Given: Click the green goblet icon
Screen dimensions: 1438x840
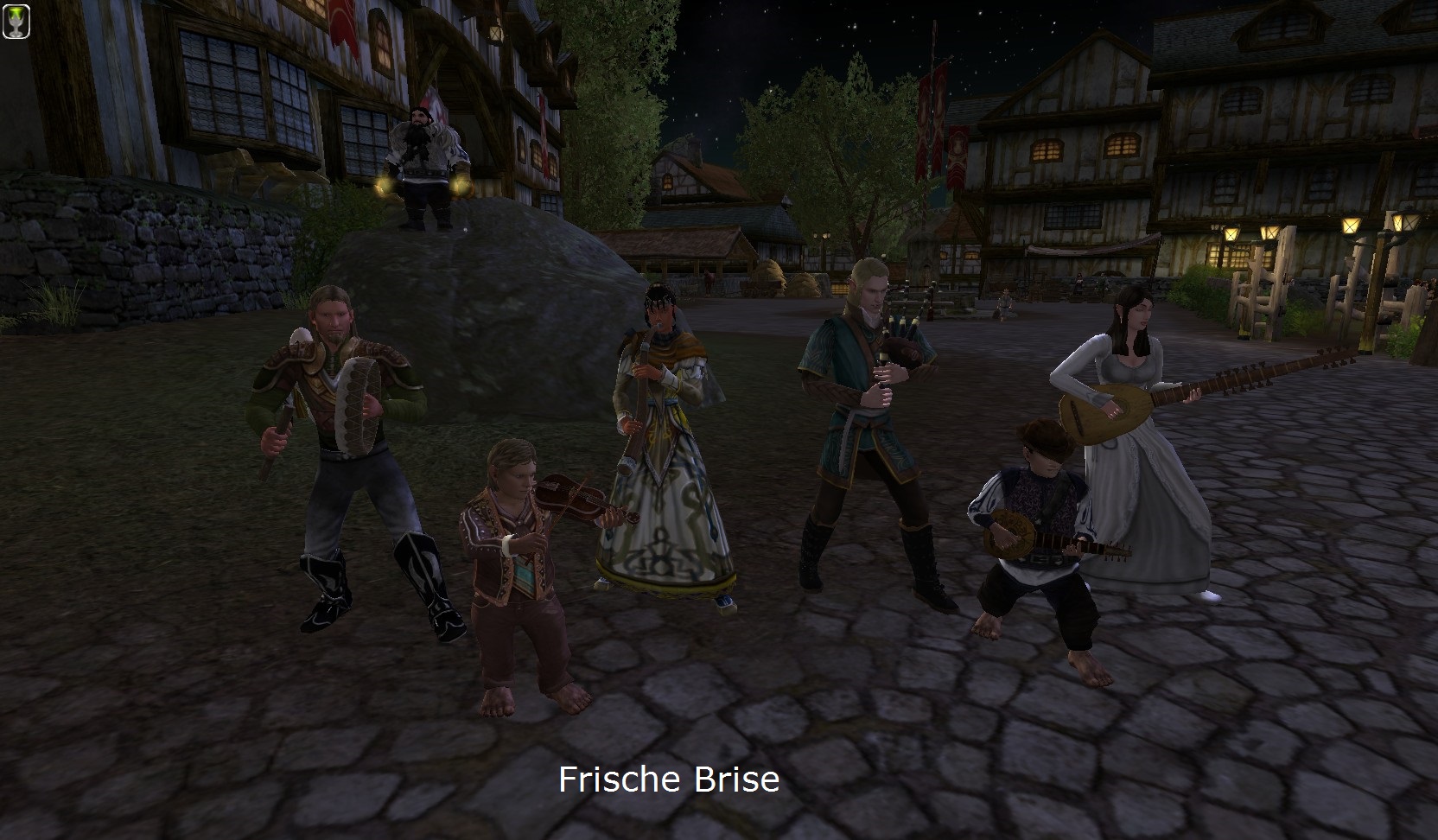Looking at the screenshot, I should [16, 21].
